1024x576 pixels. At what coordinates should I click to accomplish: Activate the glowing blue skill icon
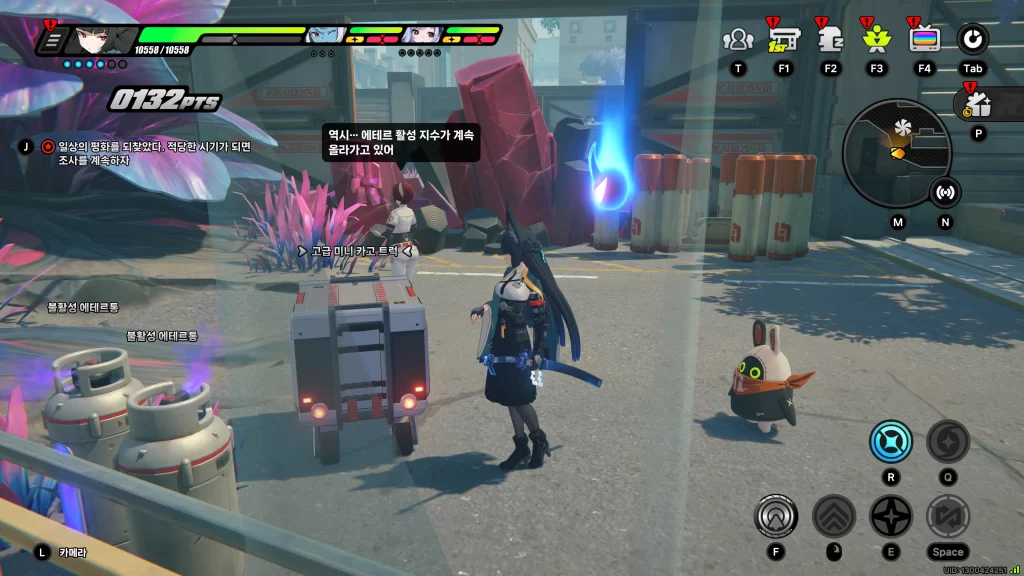(x=890, y=441)
